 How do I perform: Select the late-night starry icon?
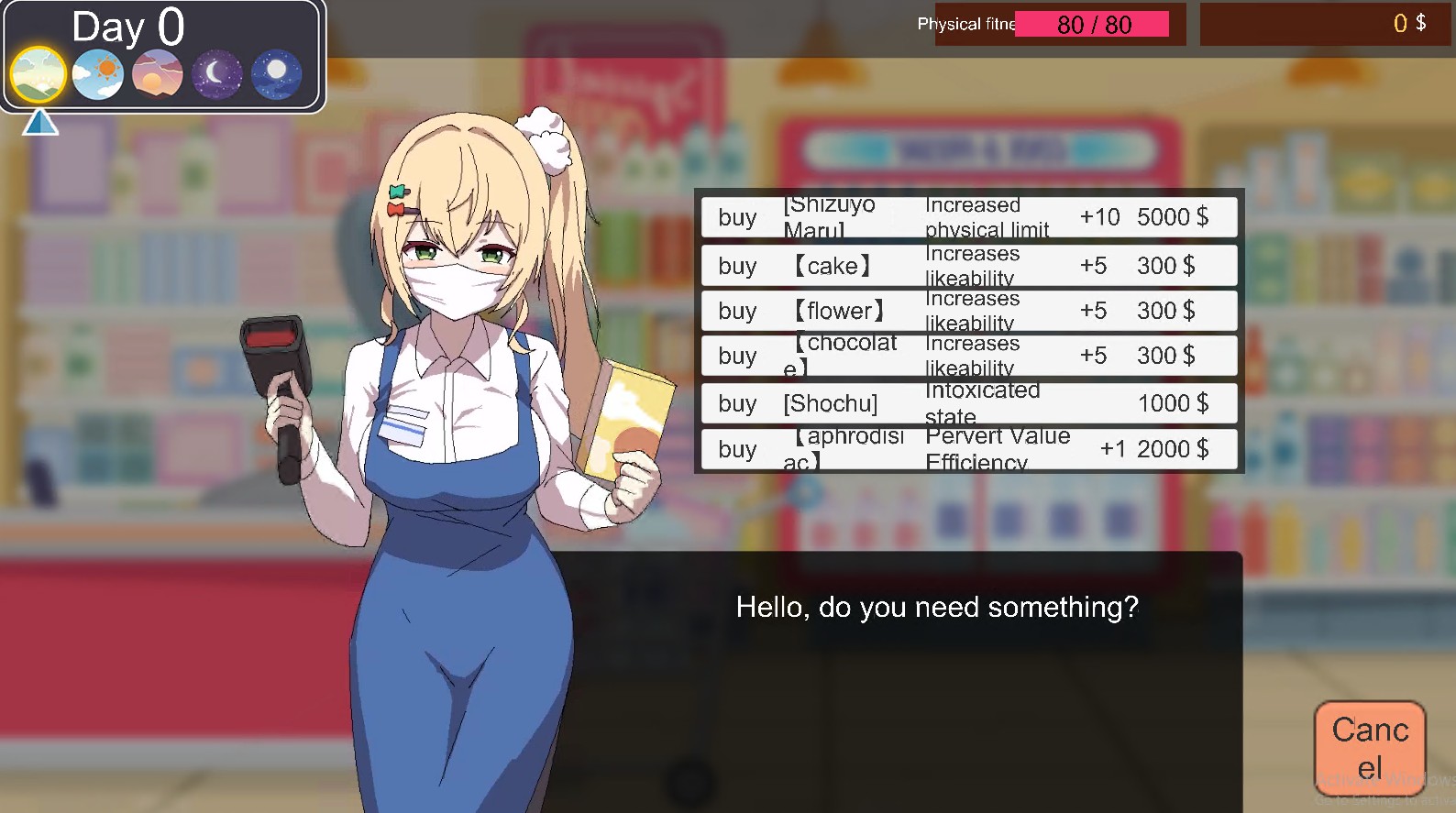(x=276, y=73)
